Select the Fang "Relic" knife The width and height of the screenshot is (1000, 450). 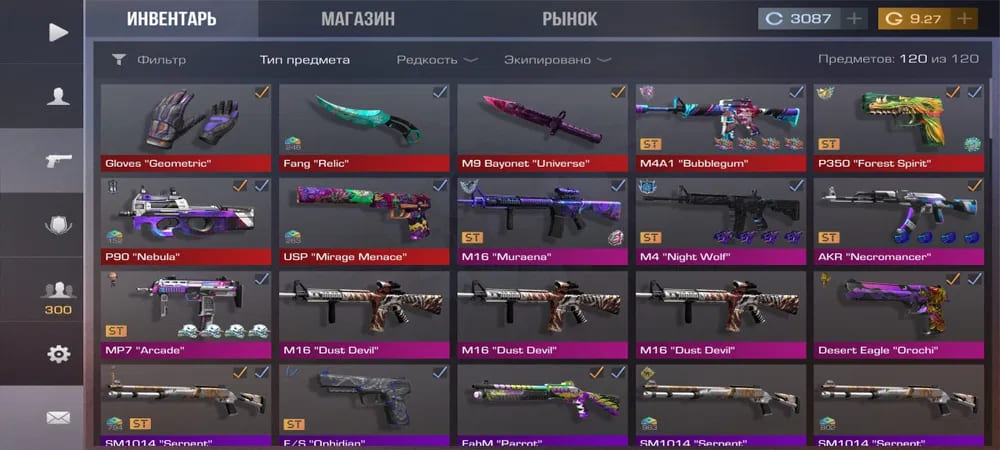(x=364, y=127)
